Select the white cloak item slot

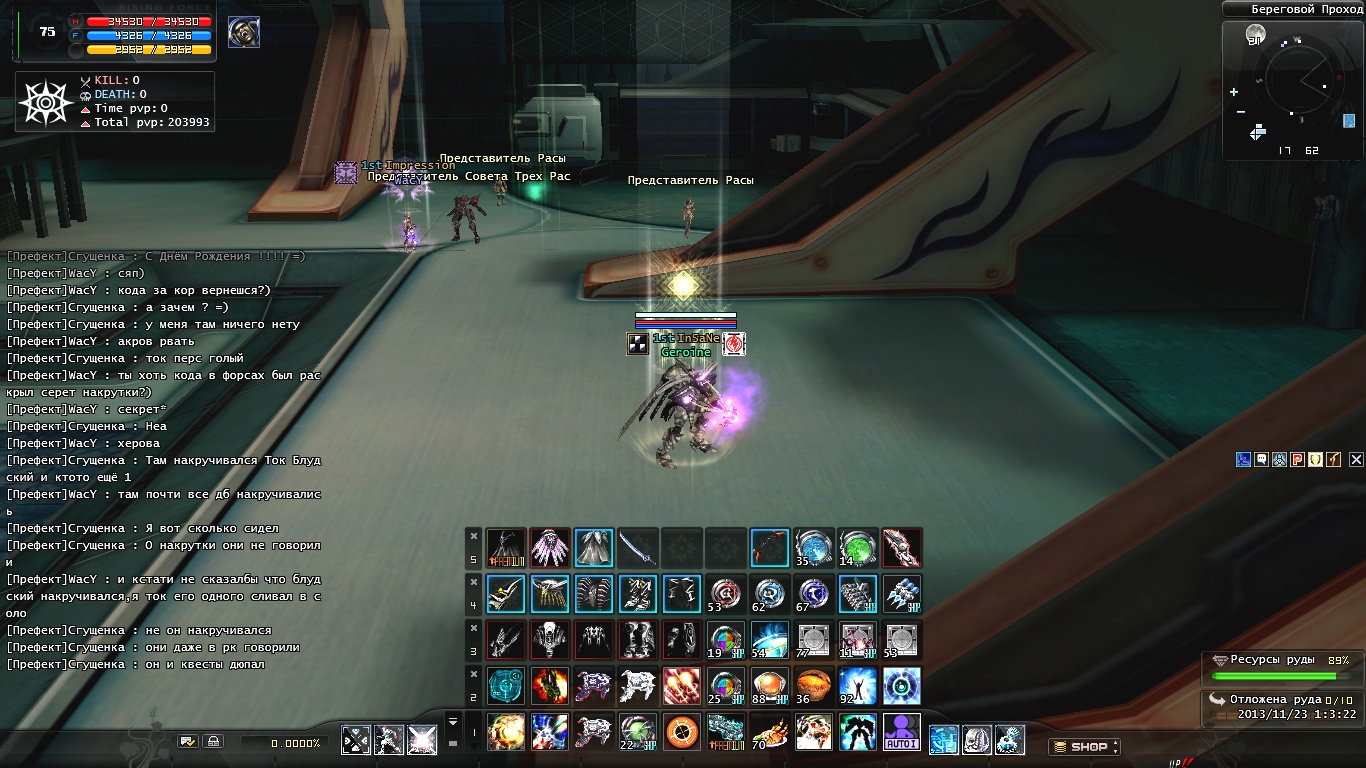(x=594, y=548)
